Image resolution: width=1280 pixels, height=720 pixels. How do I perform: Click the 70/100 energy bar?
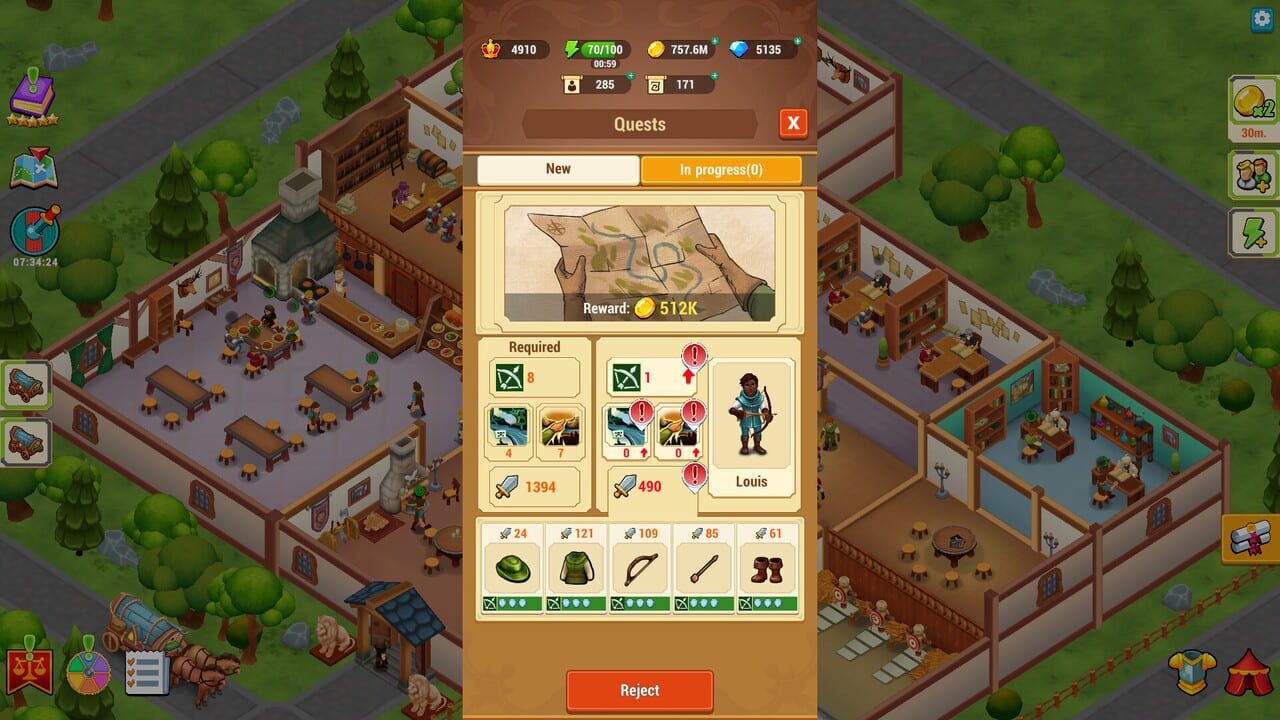[x=597, y=49]
